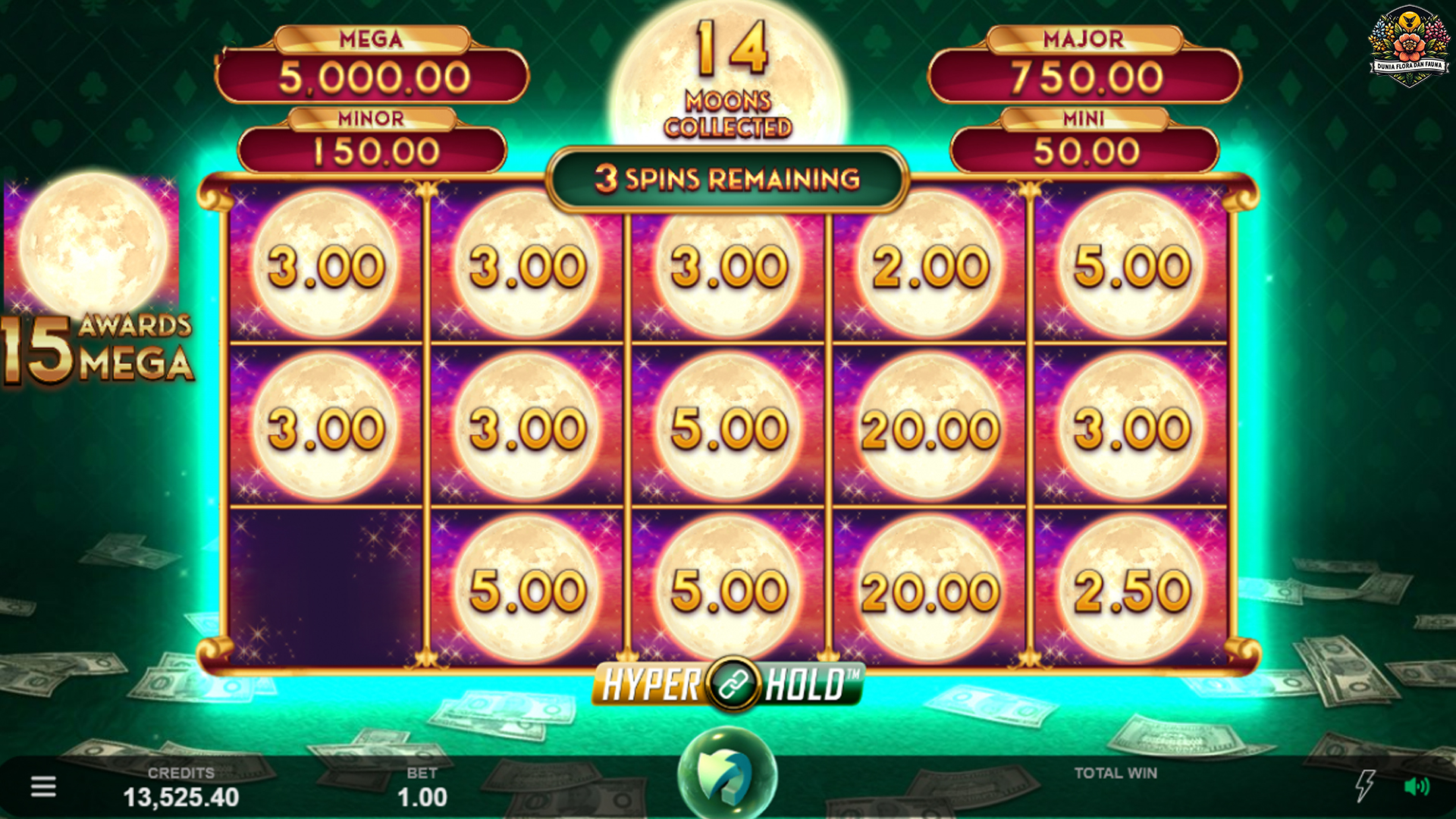
Task: Toggle the lightning bolt quick spin
Action: point(1364,786)
